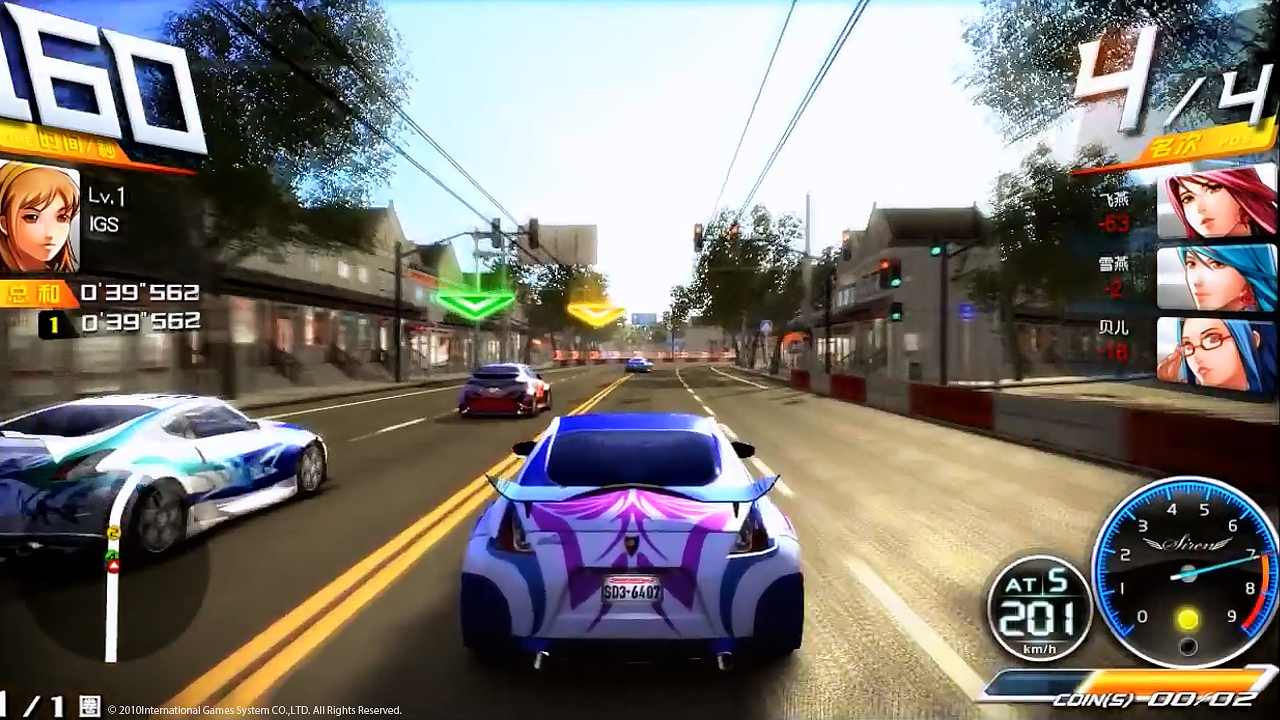Select the 雪燕 rival portrait
Viewport: 1280px width, 720px height.
(x=1216, y=277)
